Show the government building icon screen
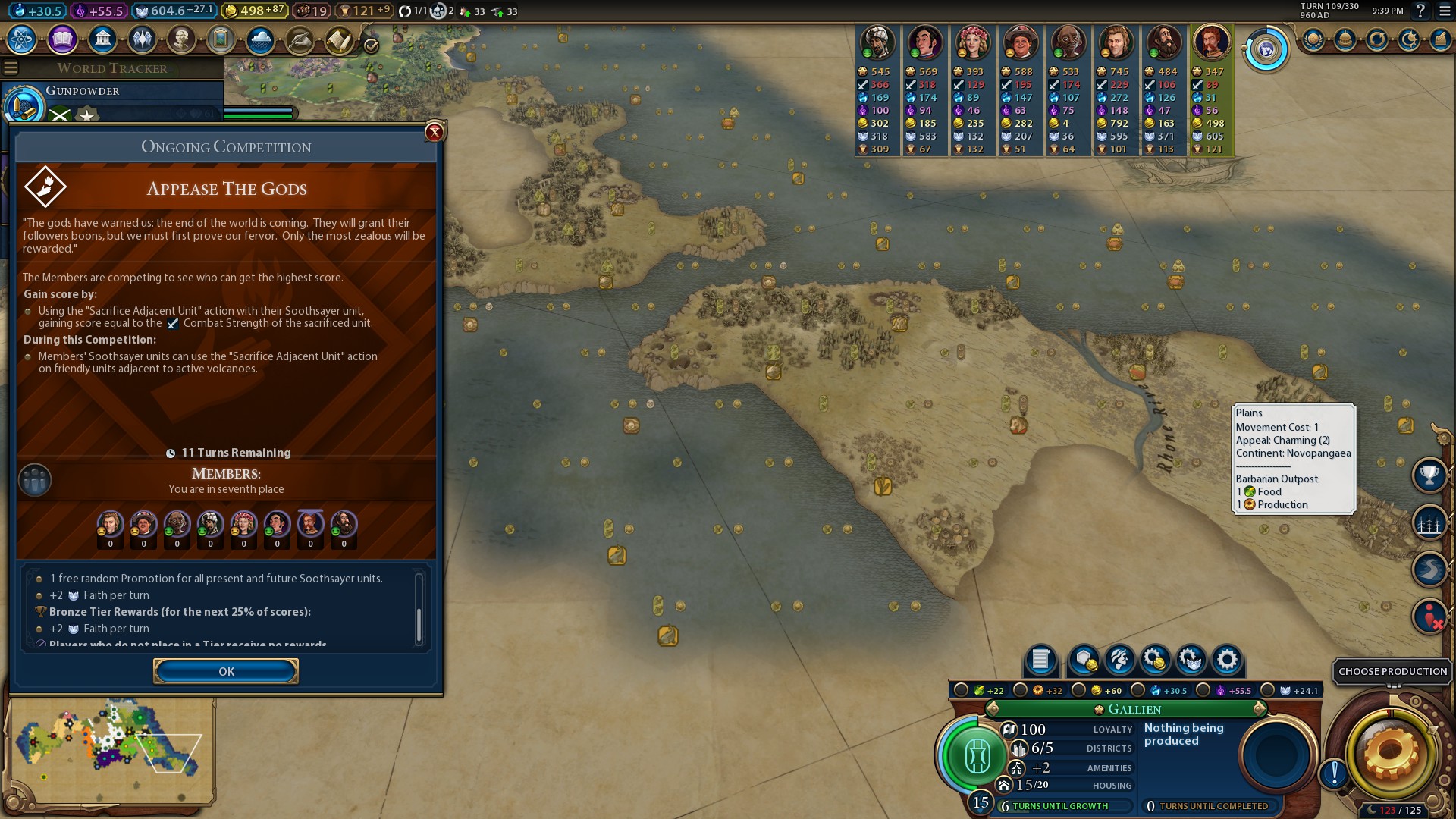The height and width of the screenshot is (819, 1456). coord(102,39)
